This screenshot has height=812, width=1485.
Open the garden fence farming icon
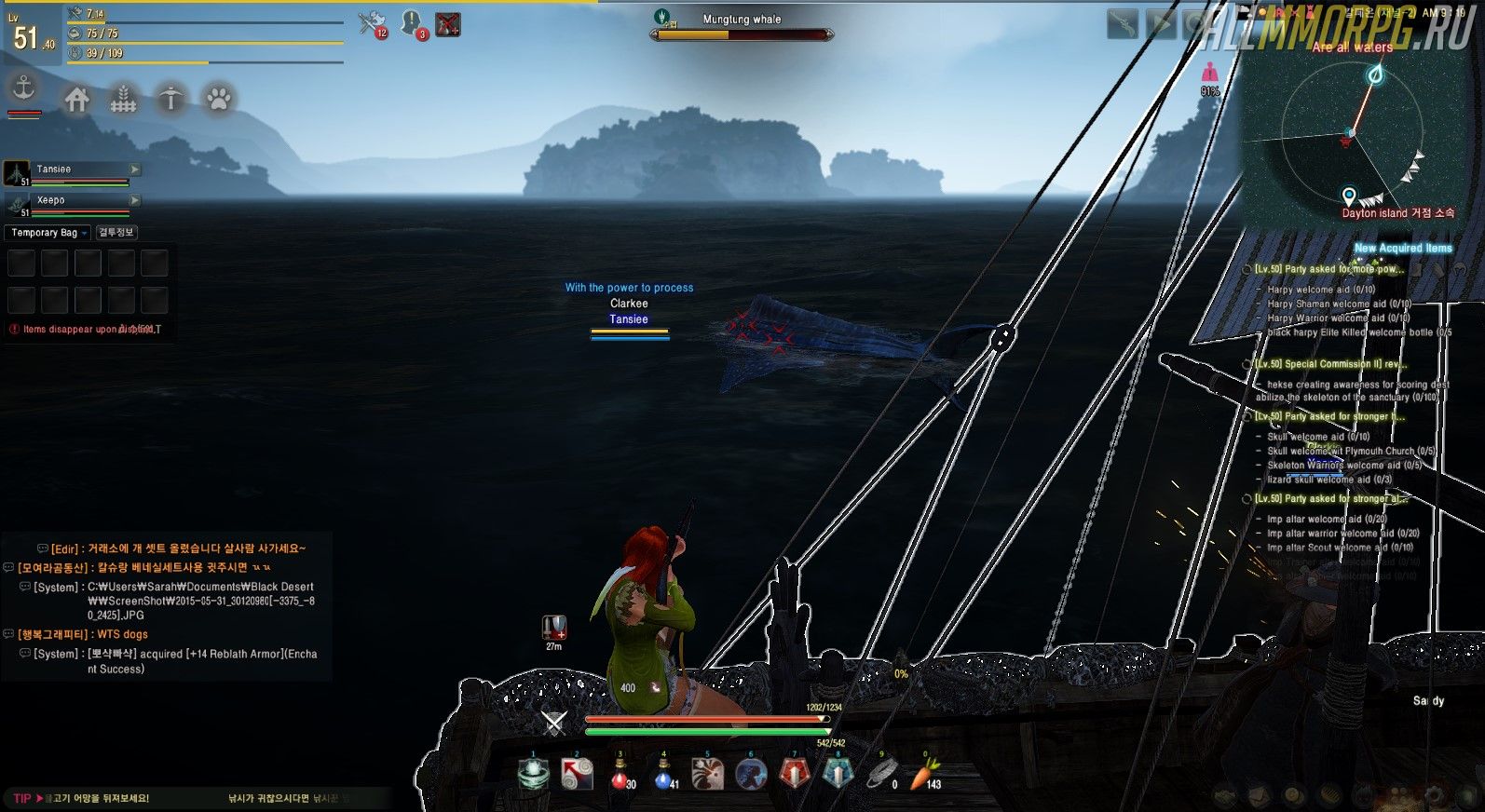click(123, 99)
